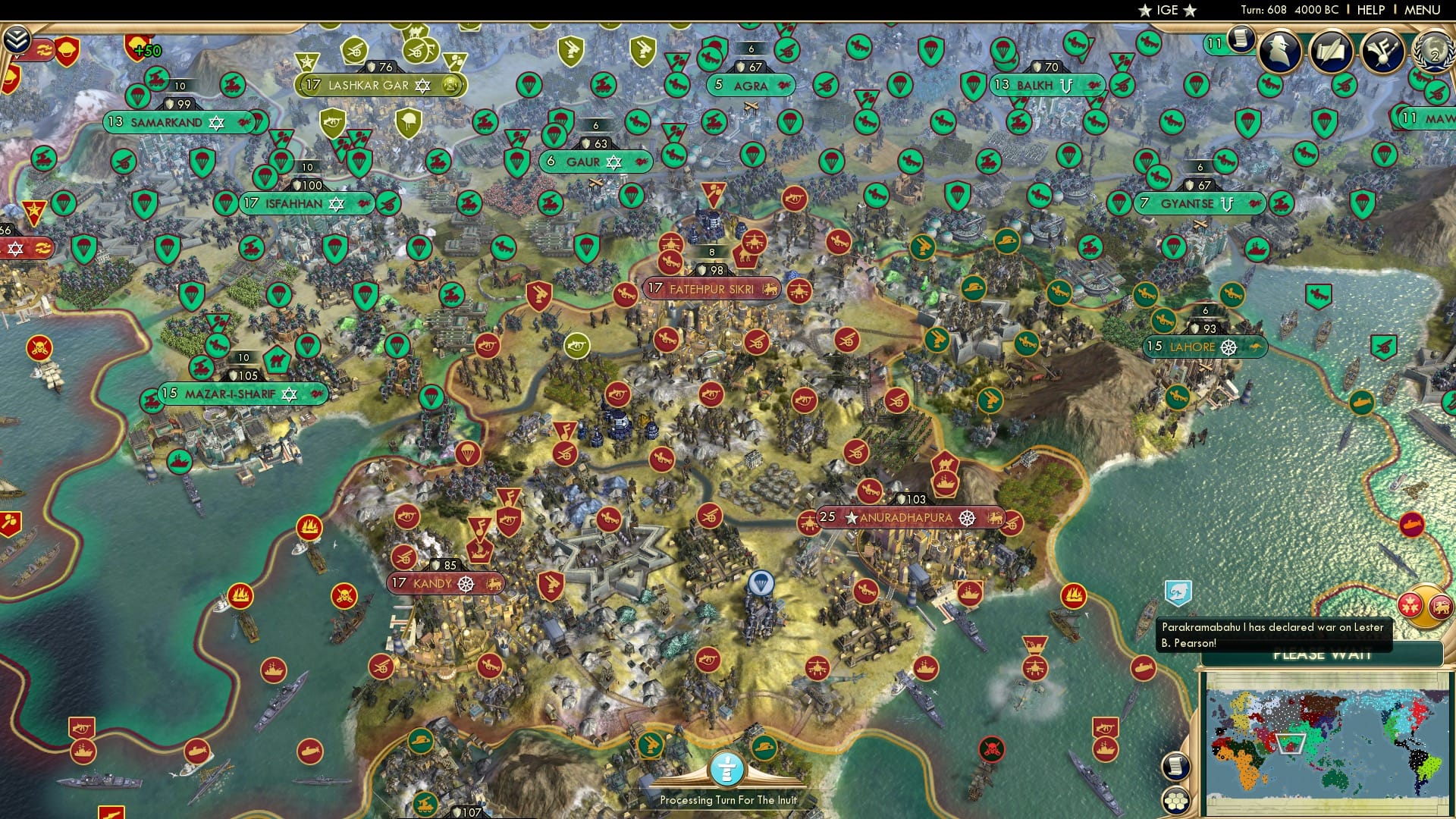Click the unit log scroll icon beside the minimap
This screenshot has width=1456, height=819.
(x=1176, y=766)
